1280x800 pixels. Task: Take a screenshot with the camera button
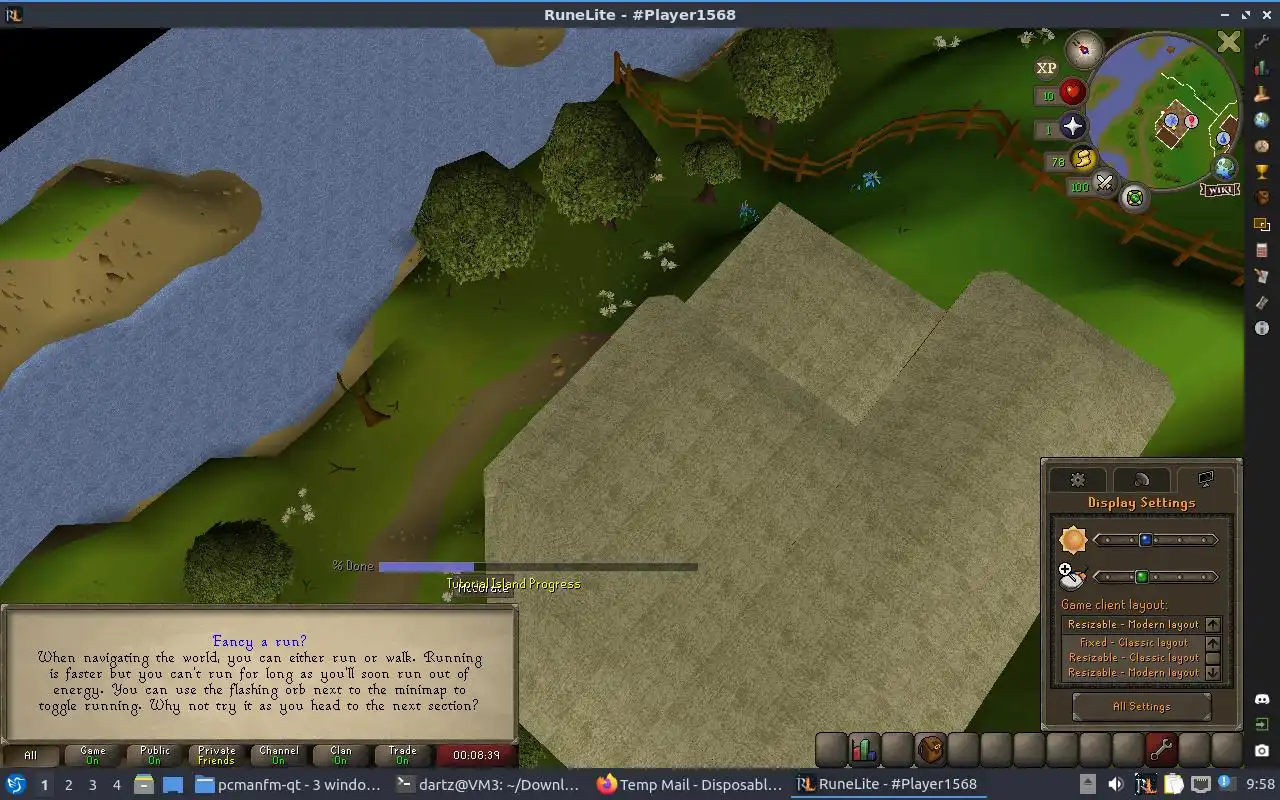coord(1262,750)
